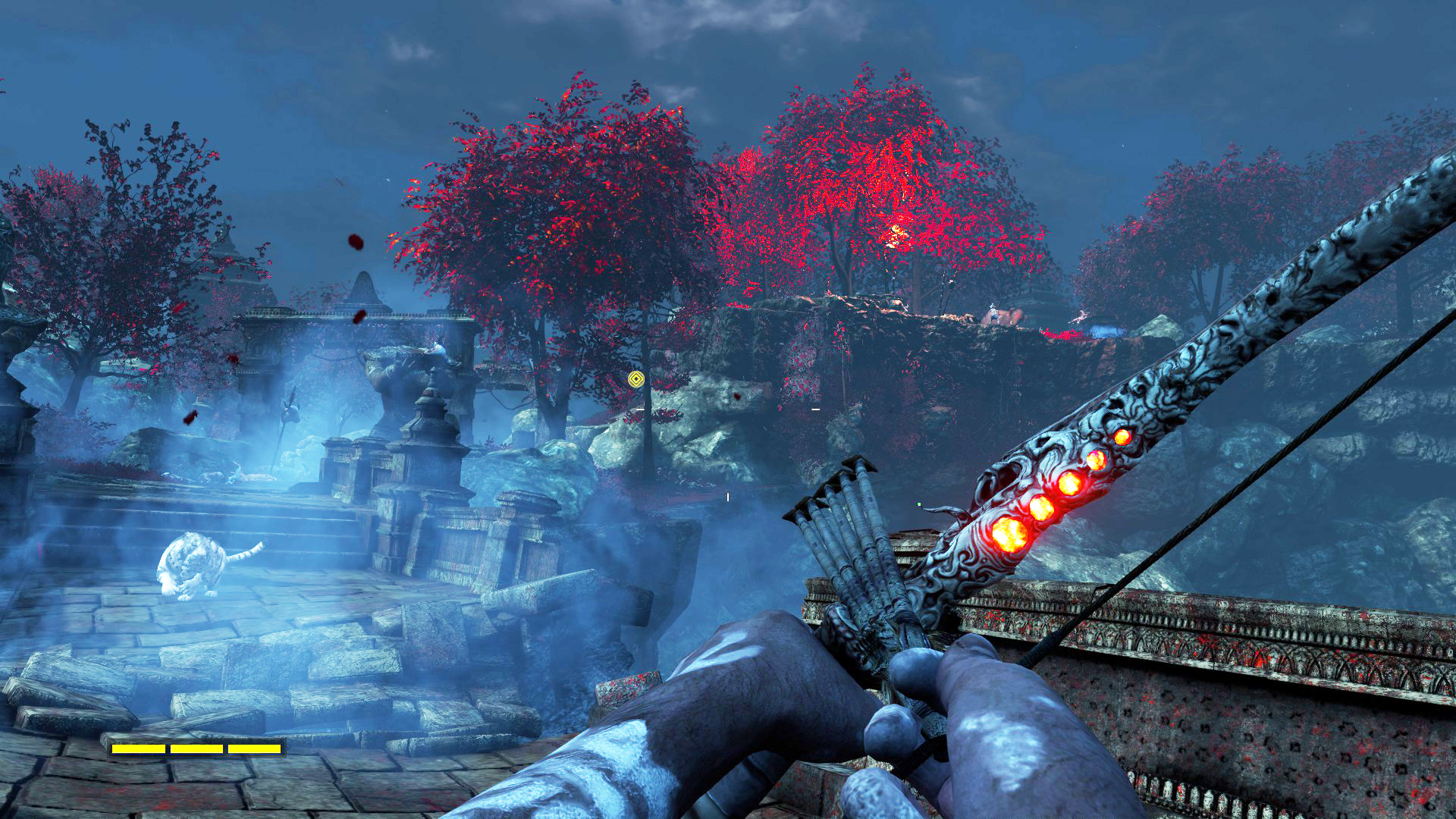Image resolution: width=1456 pixels, height=819 pixels.
Task: Click the yellow objective waypoint marker
Action: pyautogui.click(x=636, y=379)
